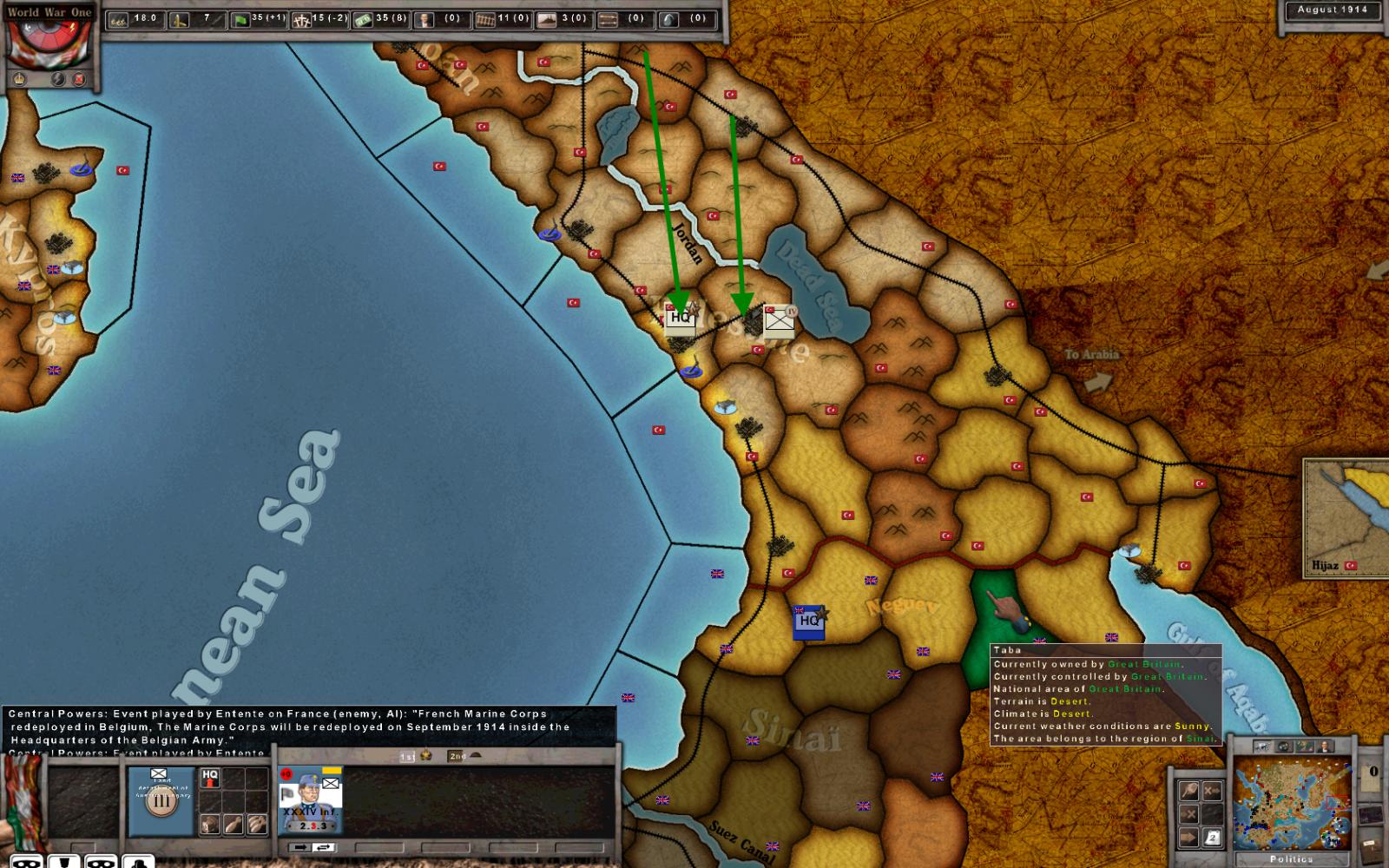Viewport: 1389px width, 868px height.
Task: Select the Turkish HQ unit counter
Action: coord(681,318)
